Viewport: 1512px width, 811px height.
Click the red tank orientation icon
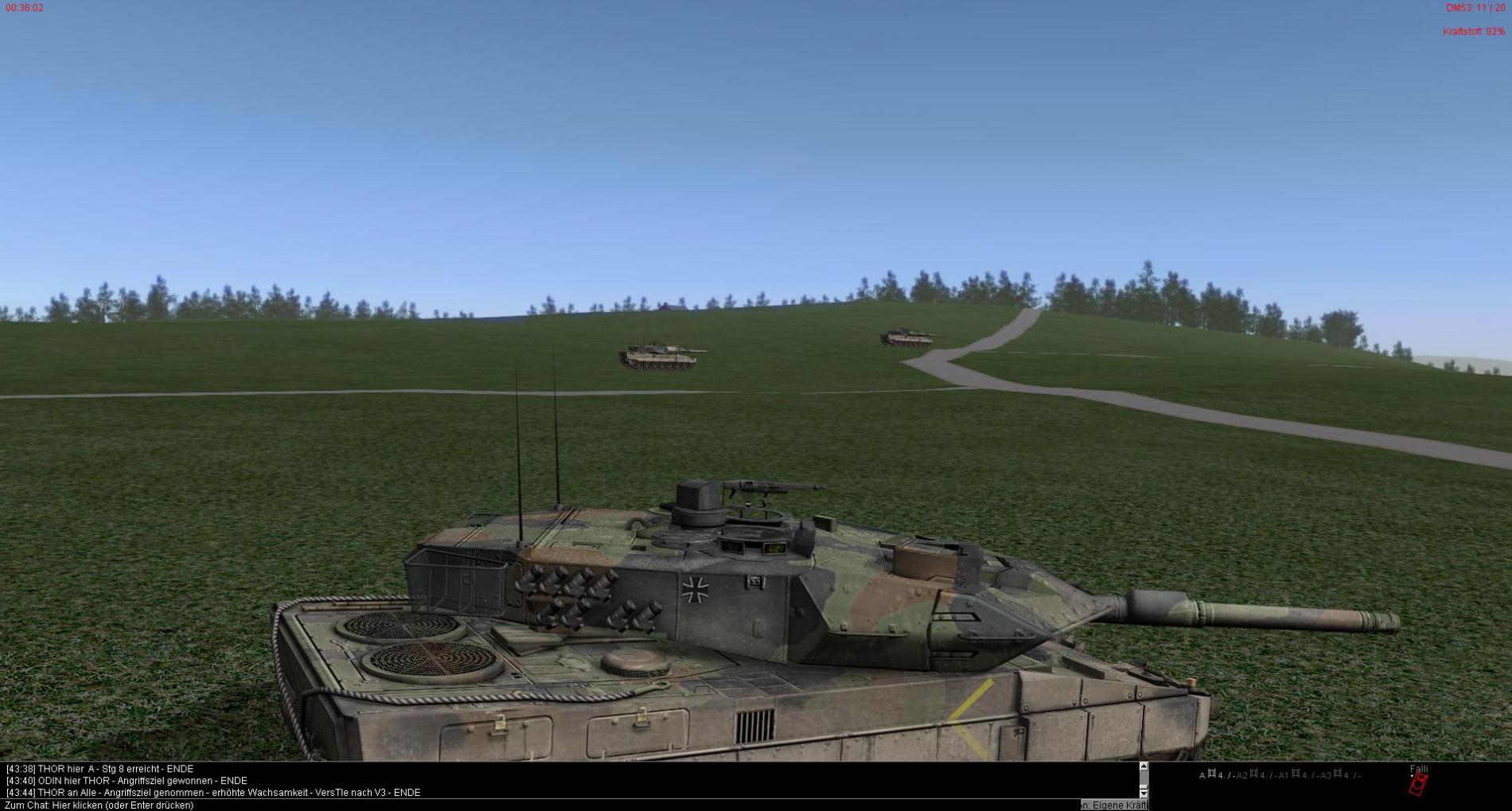pyautogui.click(x=1418, y=785)
